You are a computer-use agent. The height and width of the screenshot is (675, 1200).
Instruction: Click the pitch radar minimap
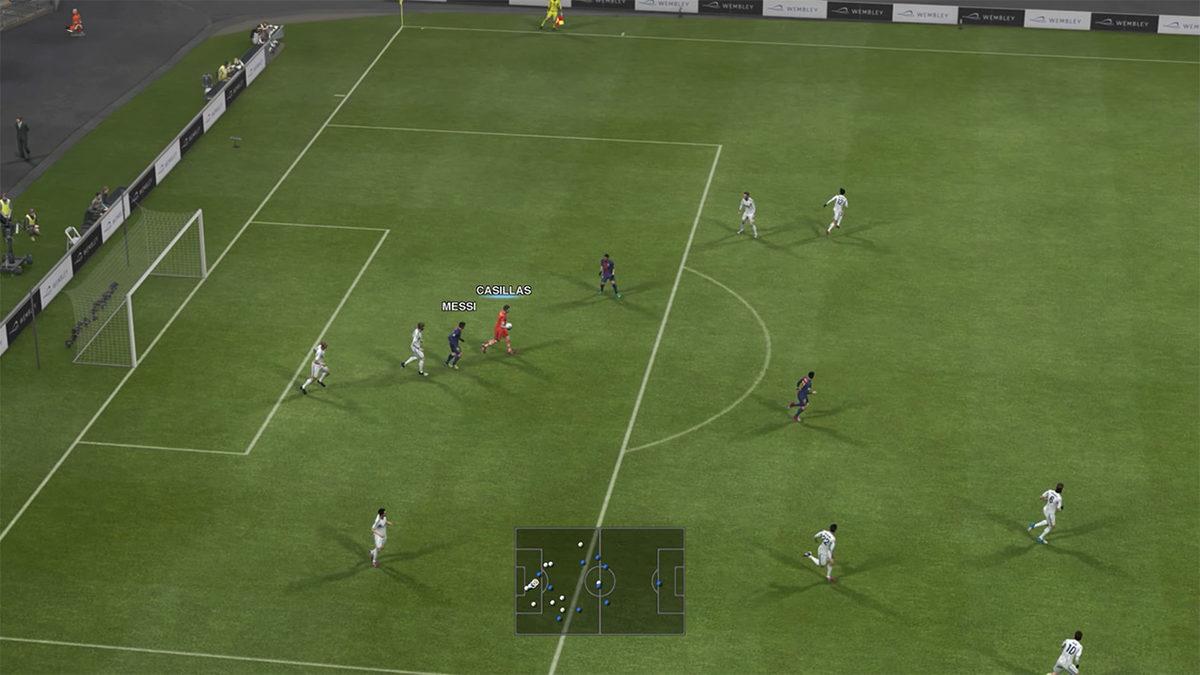tap(600, 581)
